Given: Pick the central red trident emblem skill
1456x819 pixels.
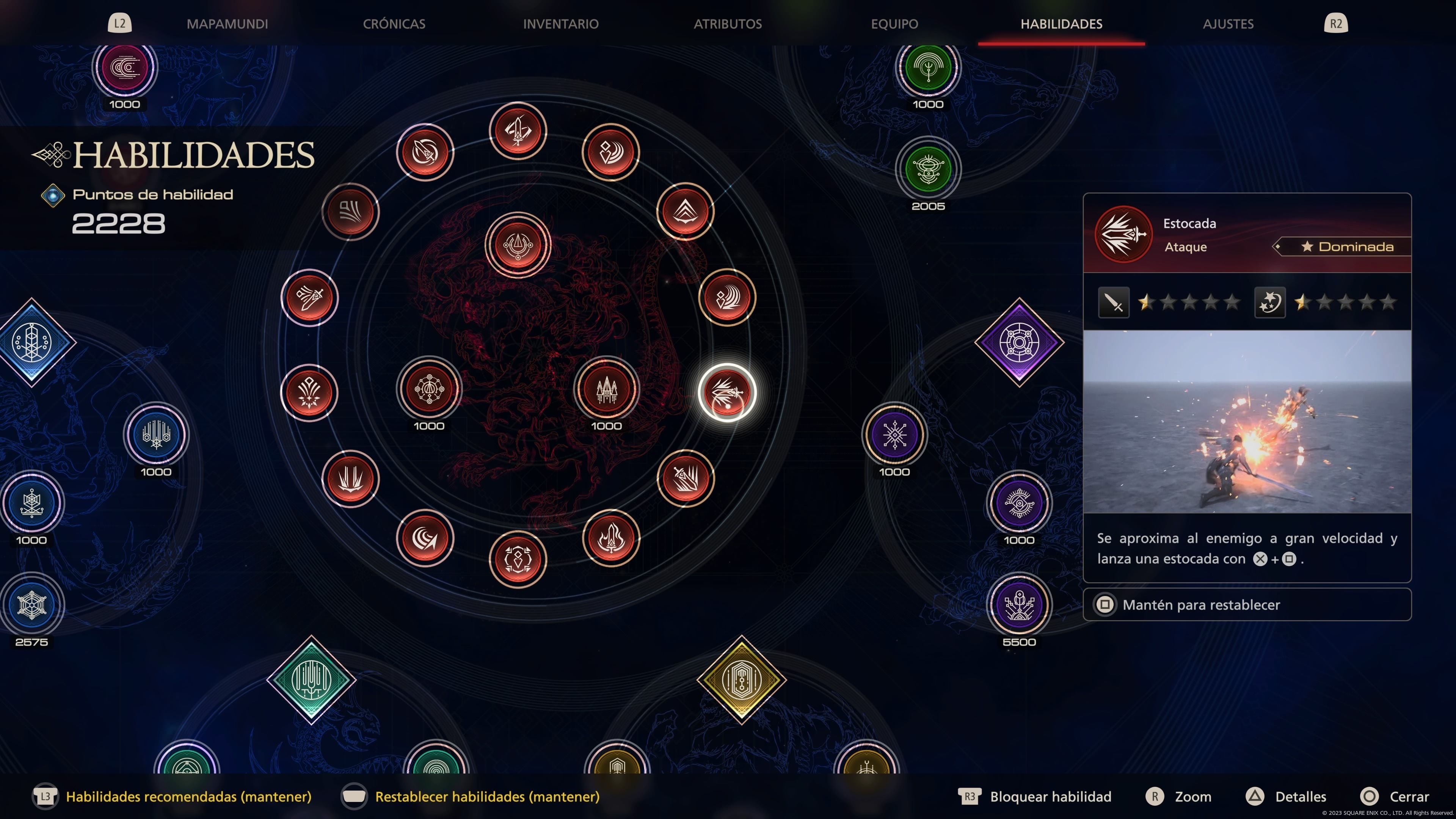Looking at the screenshot, I should tap(517, 245).
